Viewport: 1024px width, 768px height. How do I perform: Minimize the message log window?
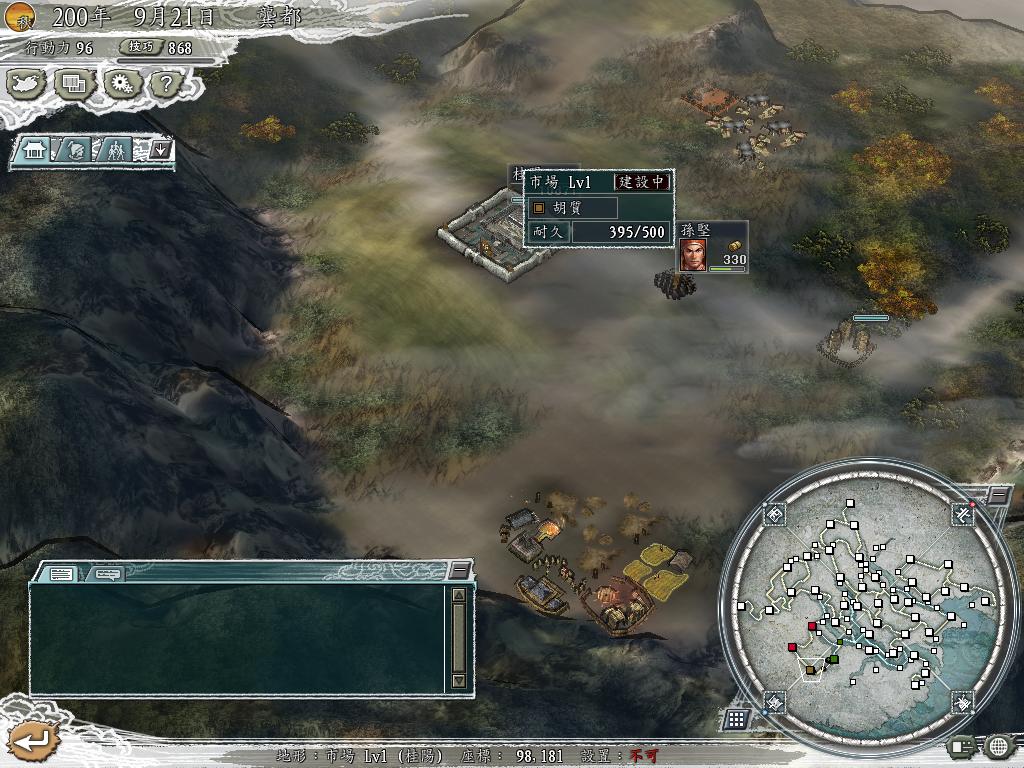[x=459, y=570]
